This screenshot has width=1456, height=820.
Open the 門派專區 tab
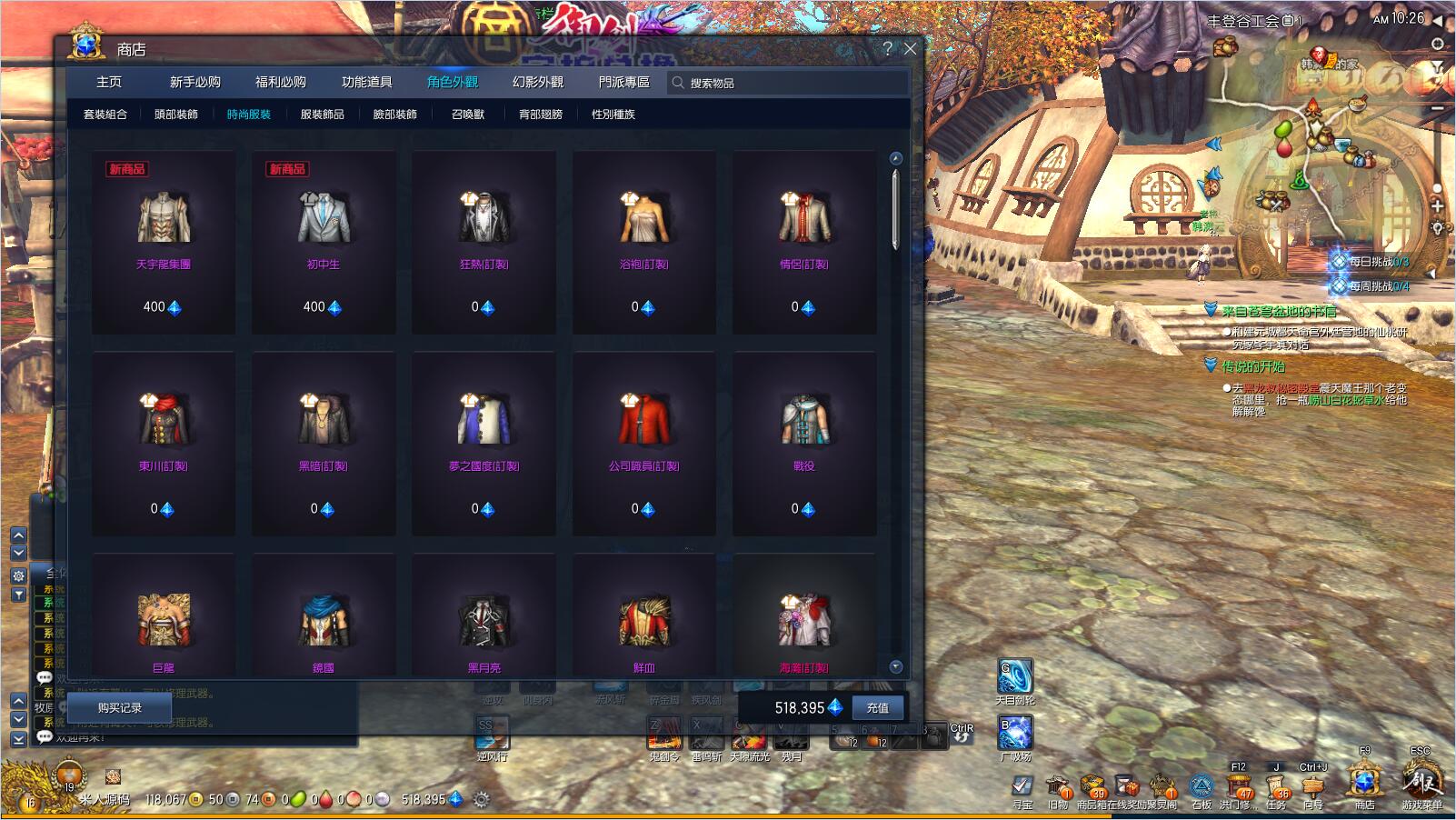[x=623, y=82]
